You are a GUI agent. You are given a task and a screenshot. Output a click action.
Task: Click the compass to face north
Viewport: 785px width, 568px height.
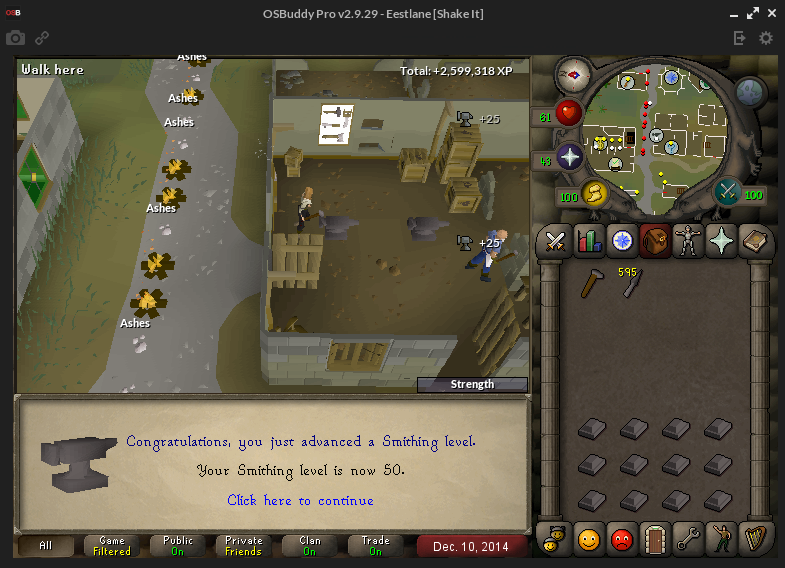tap(574, 73)
